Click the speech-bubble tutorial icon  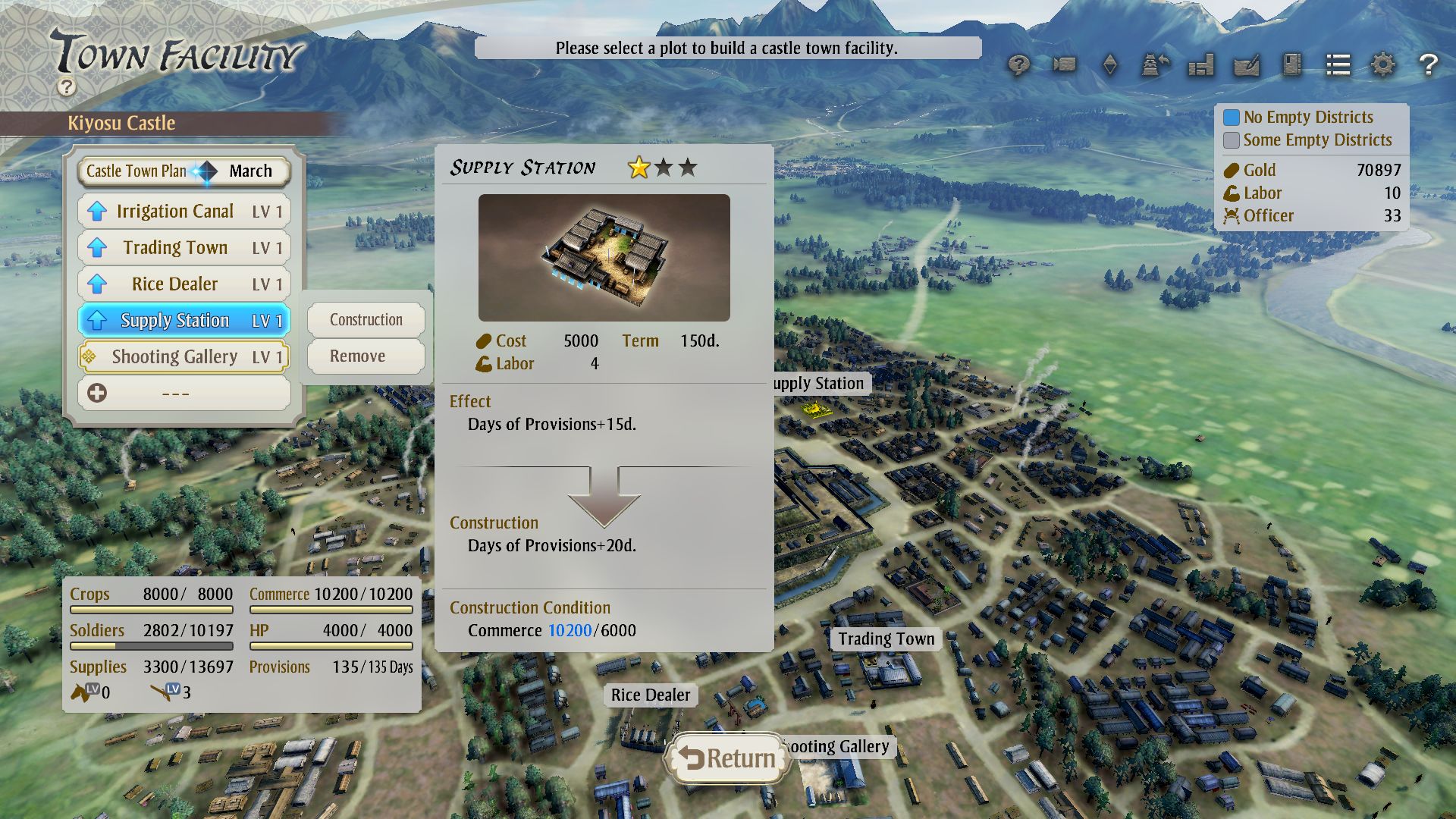coord(1020,66)
